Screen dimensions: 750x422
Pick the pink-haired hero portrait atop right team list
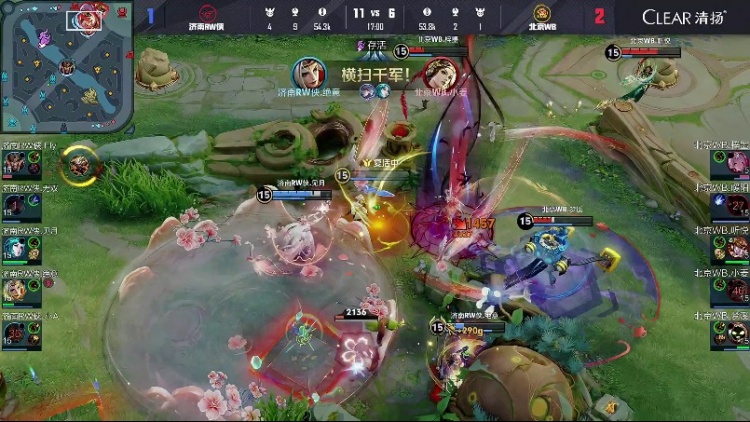[735, 163]
